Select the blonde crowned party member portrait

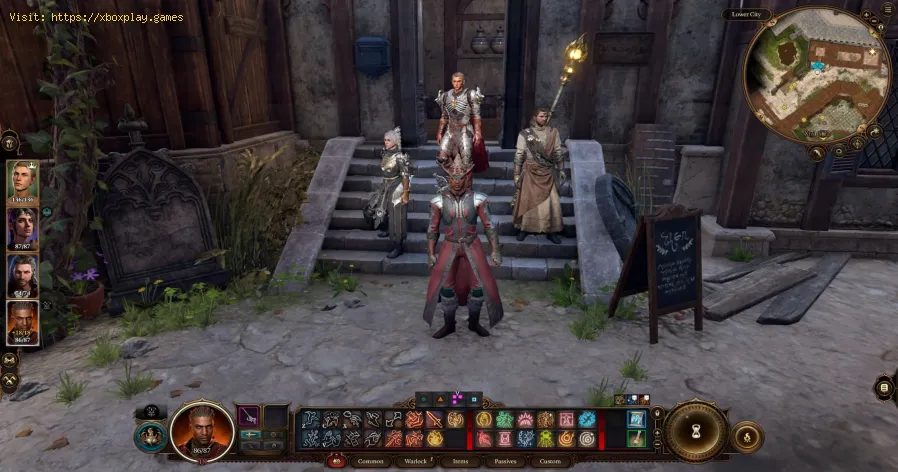pos(23,180)
